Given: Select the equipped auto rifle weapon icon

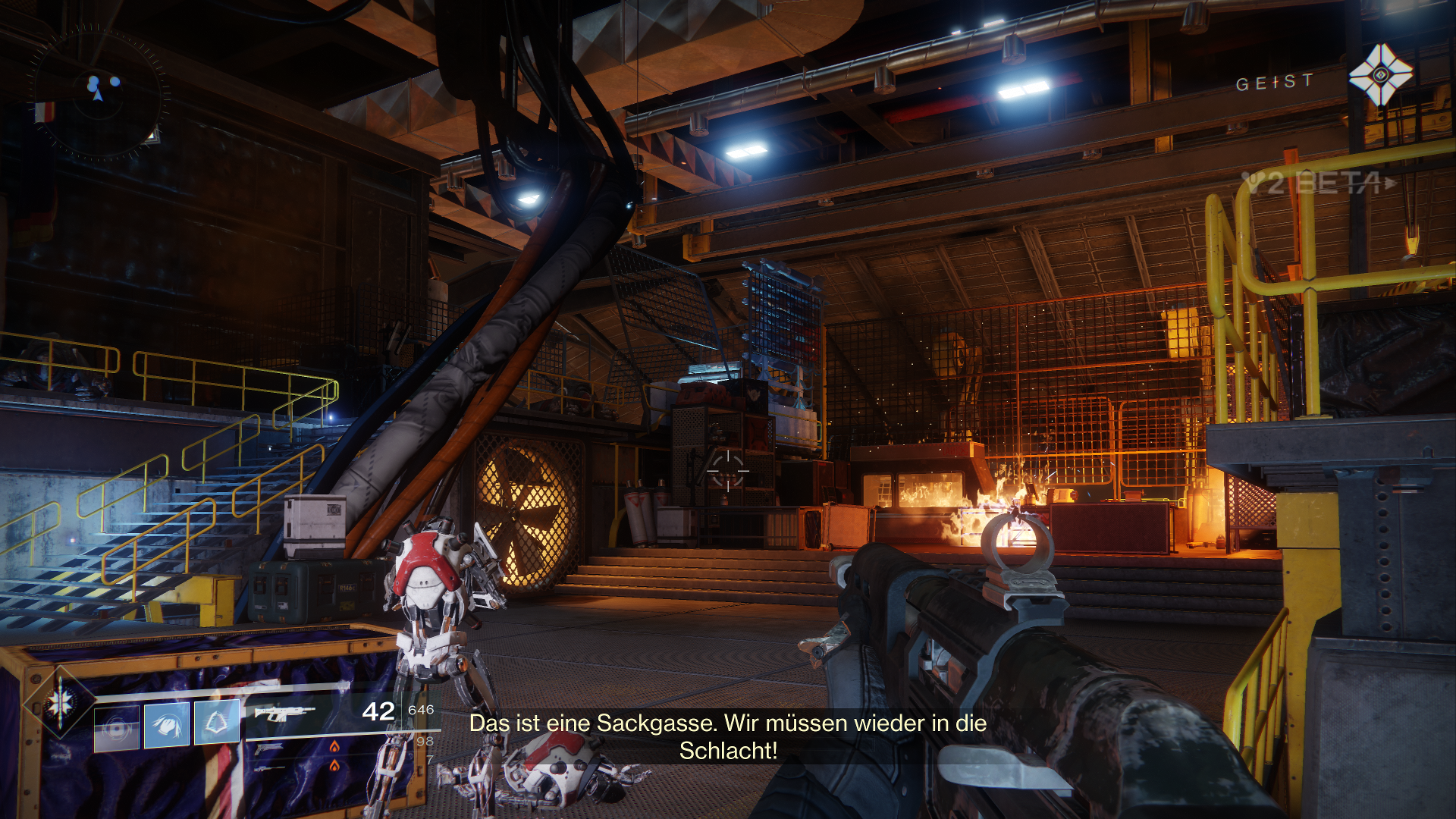Looking at the screenshot, I should 284,713.
